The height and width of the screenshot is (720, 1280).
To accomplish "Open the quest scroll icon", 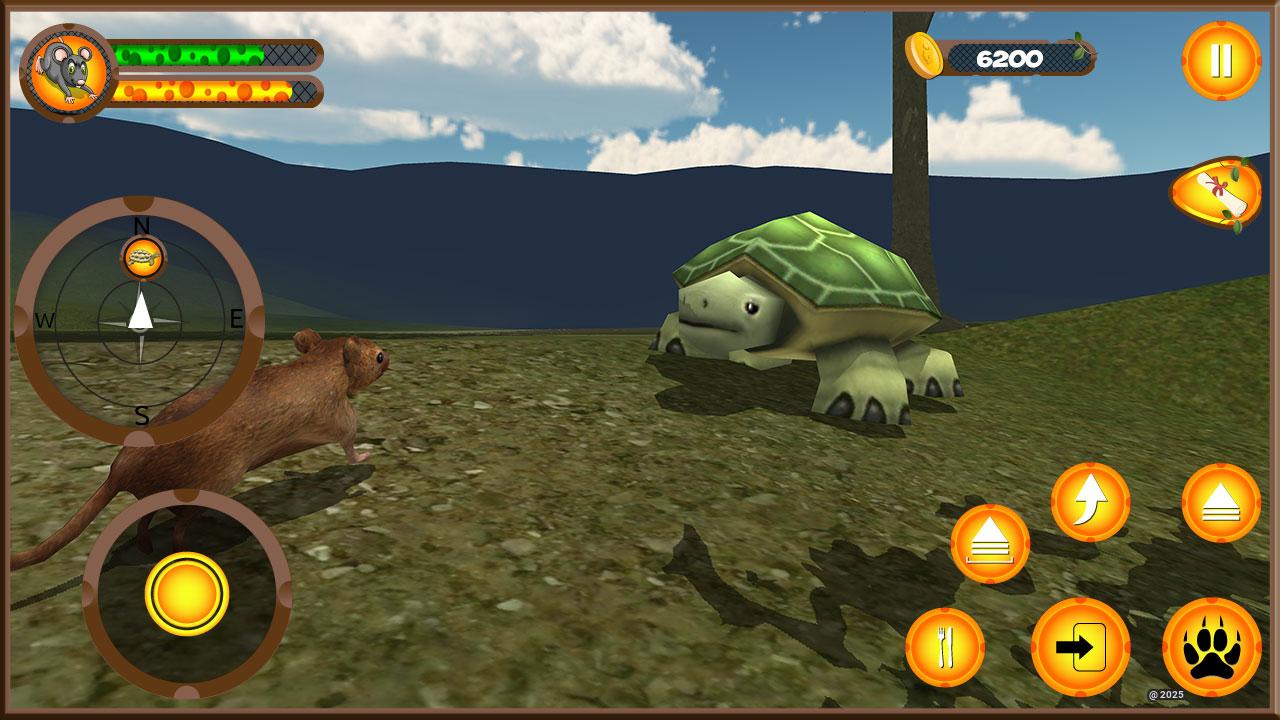I will click(x=1216, y=193).
